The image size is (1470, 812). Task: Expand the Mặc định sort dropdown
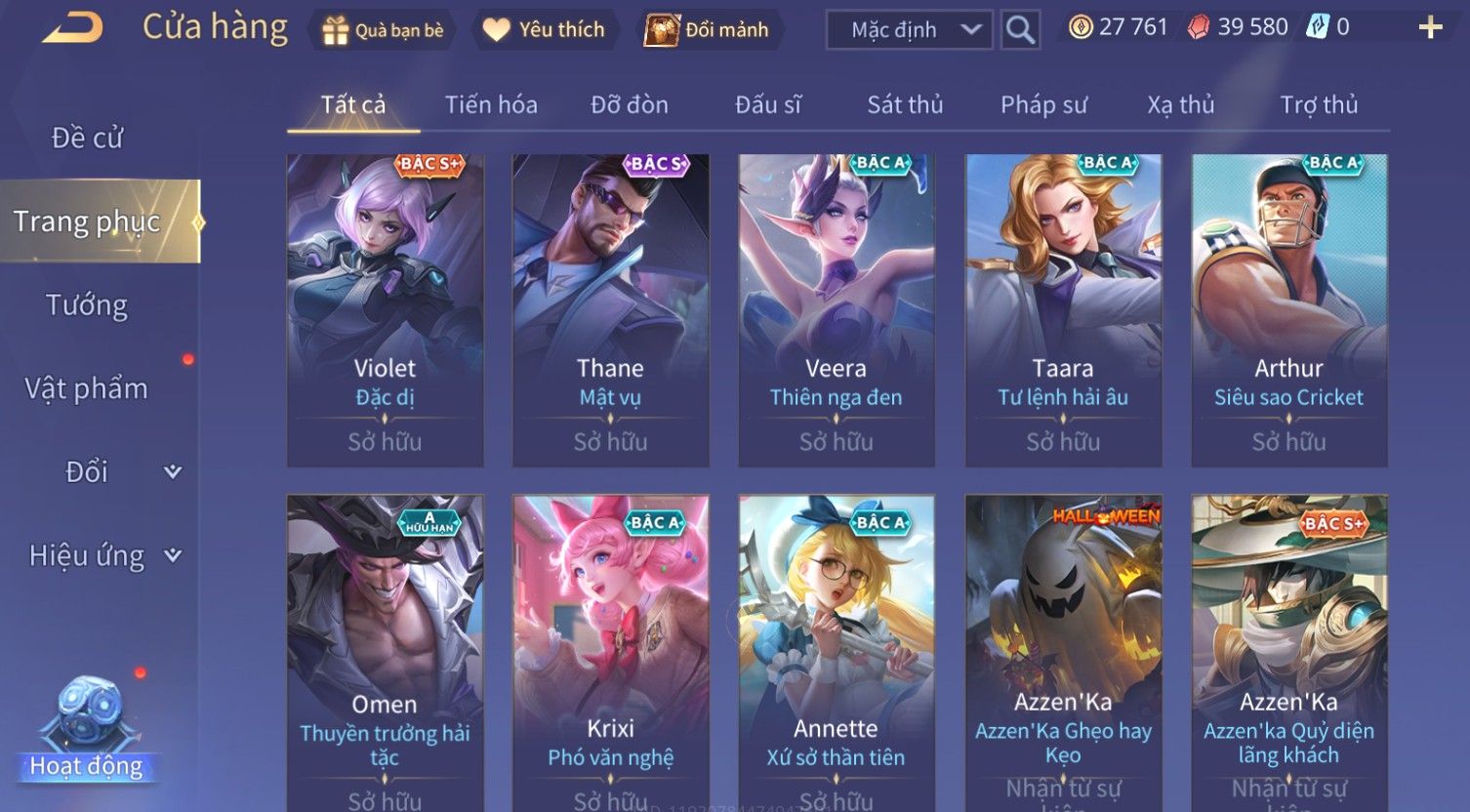point(909,30)
